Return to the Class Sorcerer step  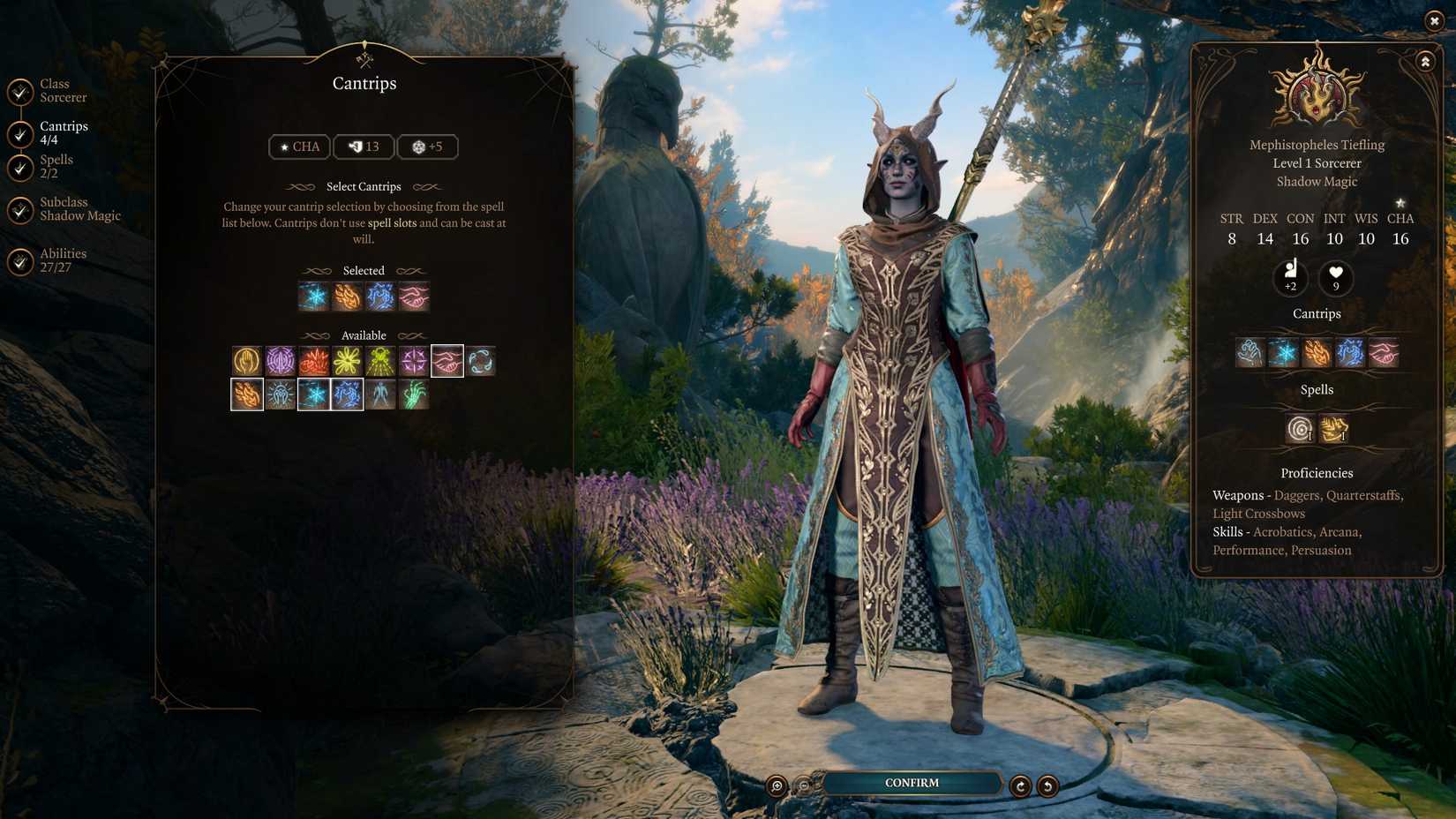coord(56,90)
